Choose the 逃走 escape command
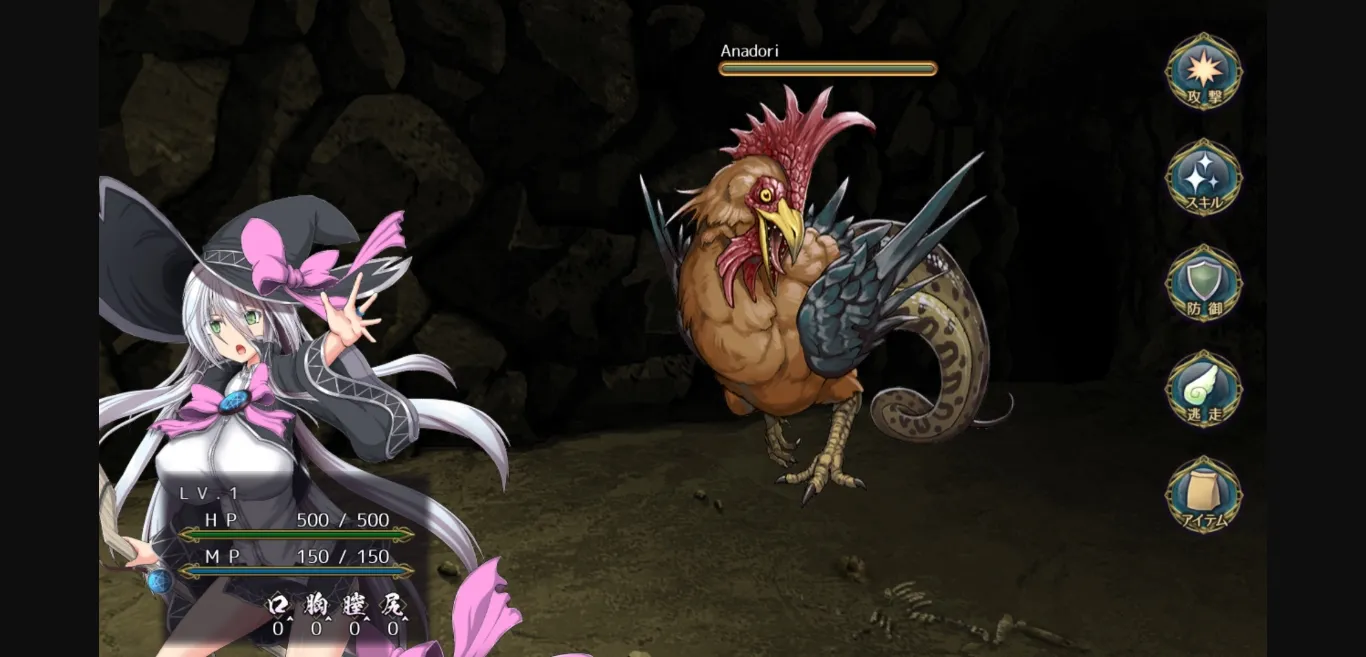The height and width of the screenshot is (657, 1366). click(x=1204, y=390)
